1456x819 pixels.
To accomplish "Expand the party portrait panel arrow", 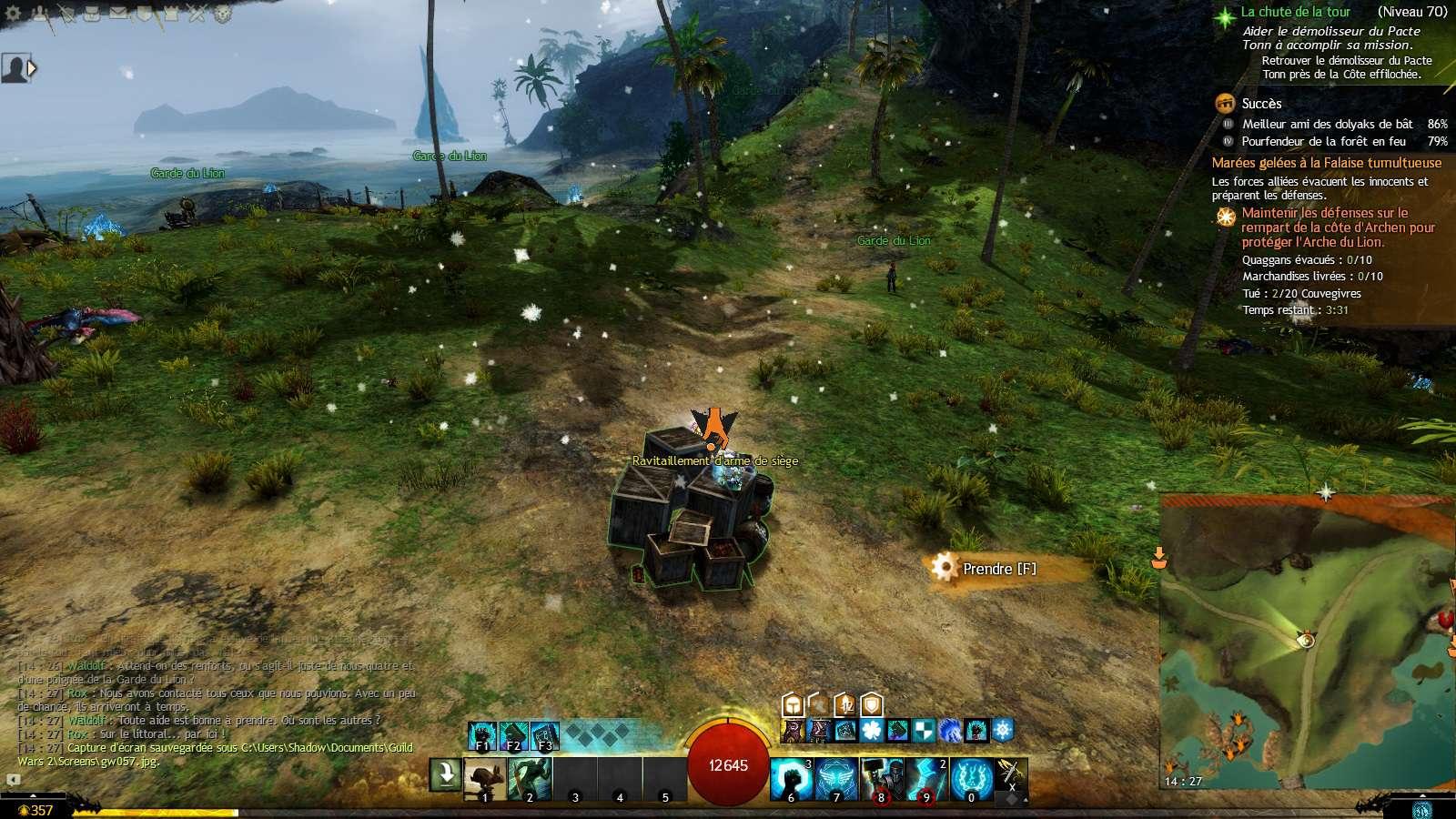I will click(33, 67).
